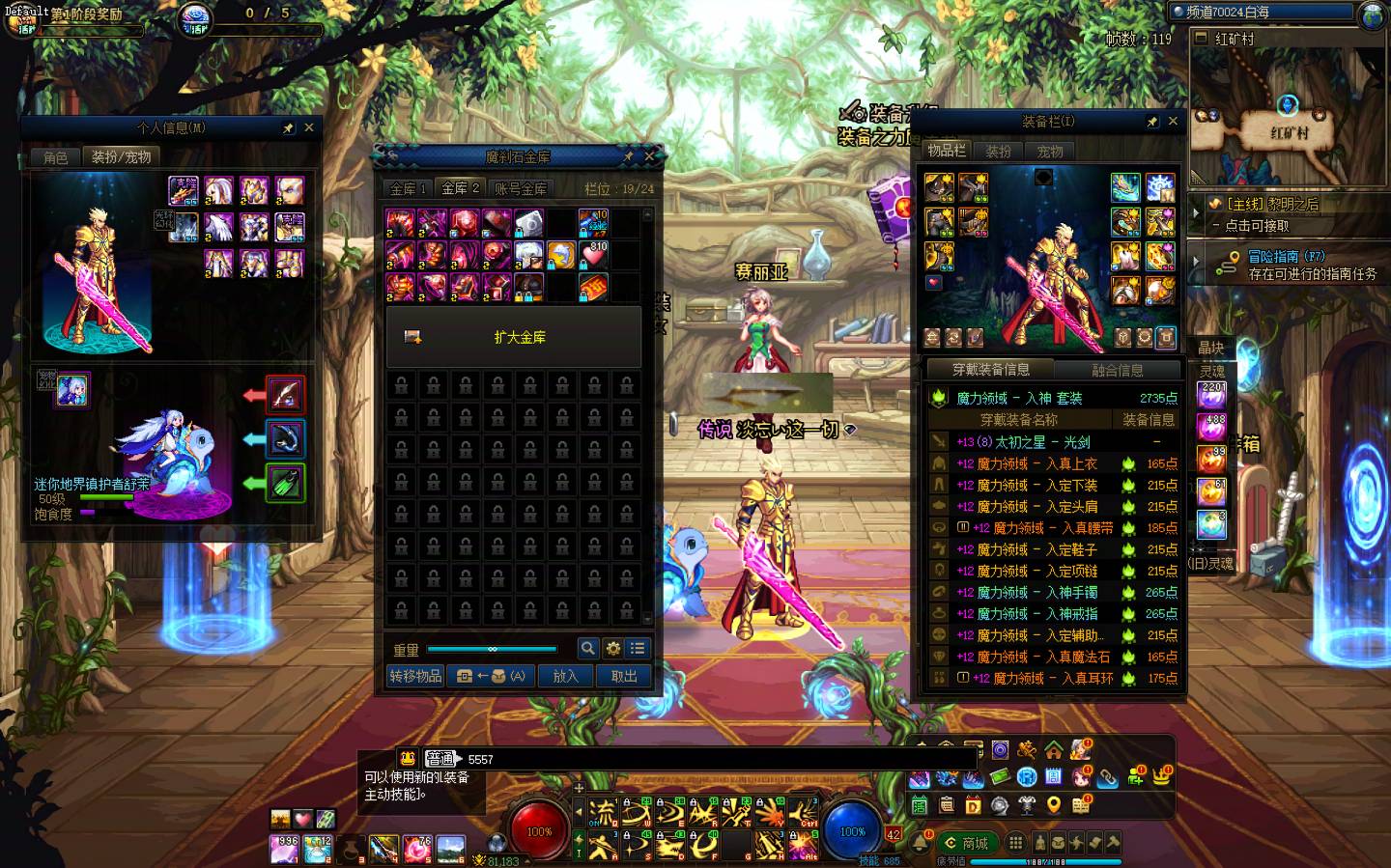Image resolution: width=1391 pixels, height=868 pixels.
Task: Click the 放入 deposit button
Action: 565,676
